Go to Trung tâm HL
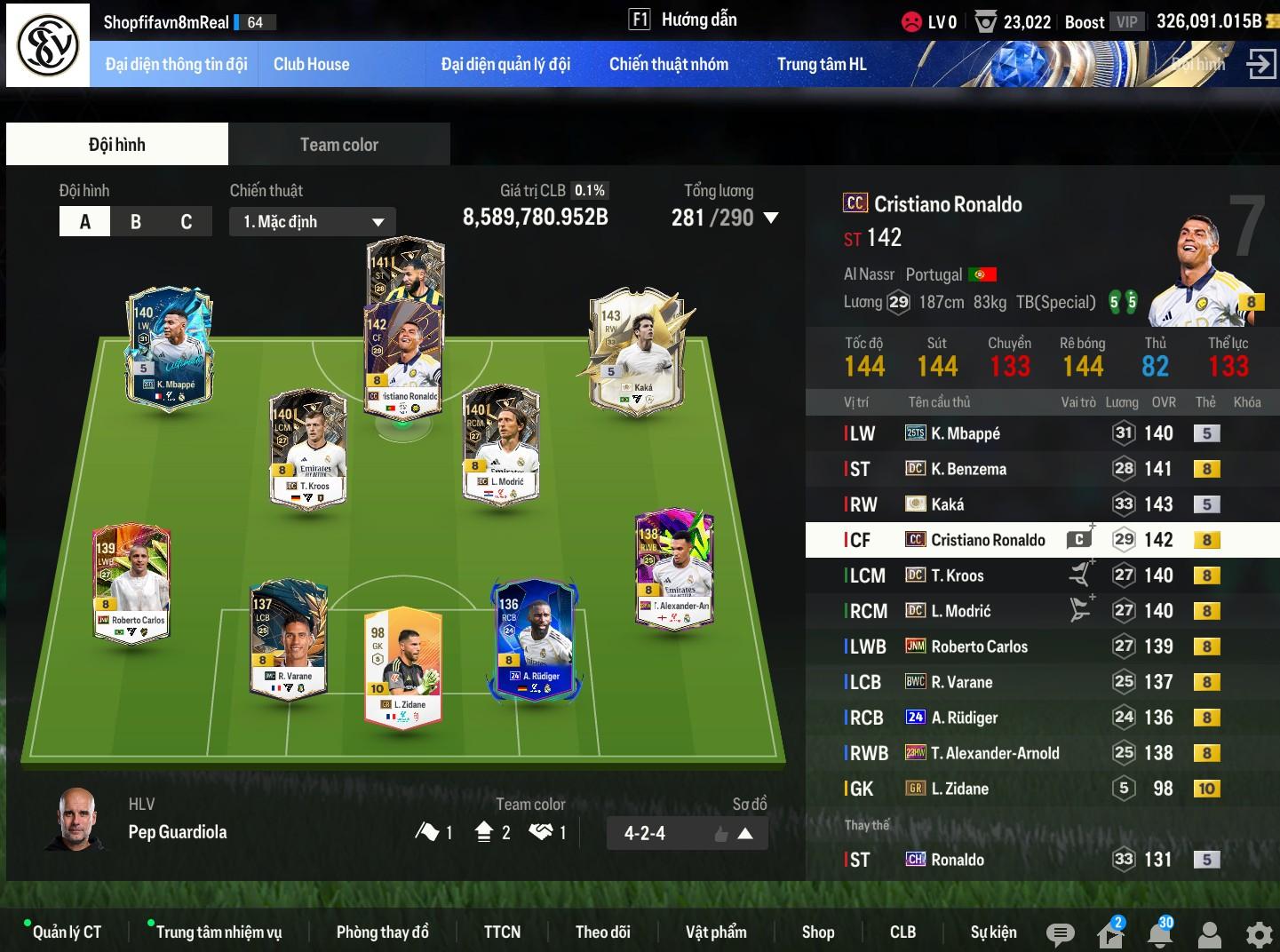 (821, 64)
